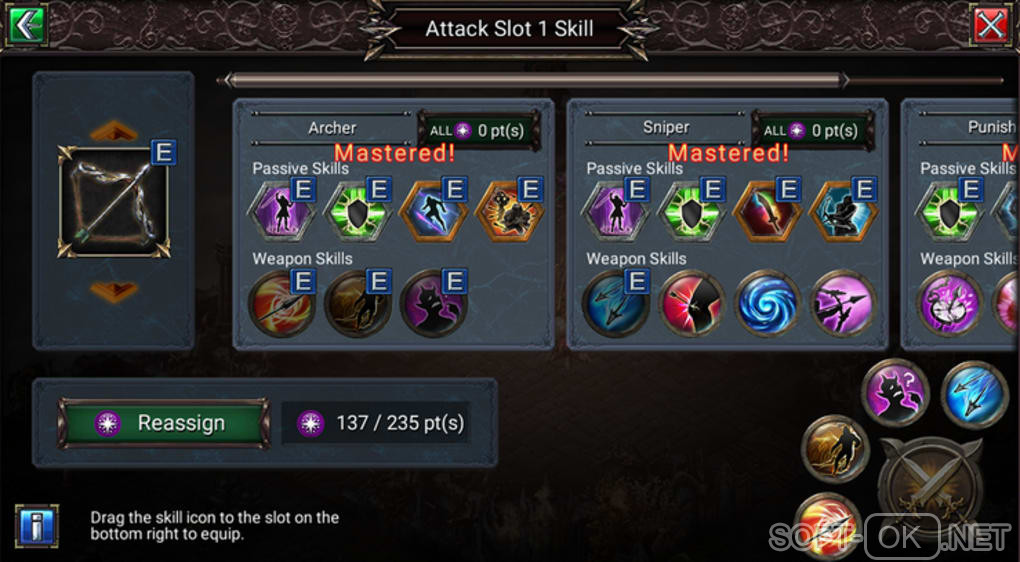Screen dimensions: 1020x562
Task: Switch to next weapon with down arrow
Action: (x=113, y=290)
